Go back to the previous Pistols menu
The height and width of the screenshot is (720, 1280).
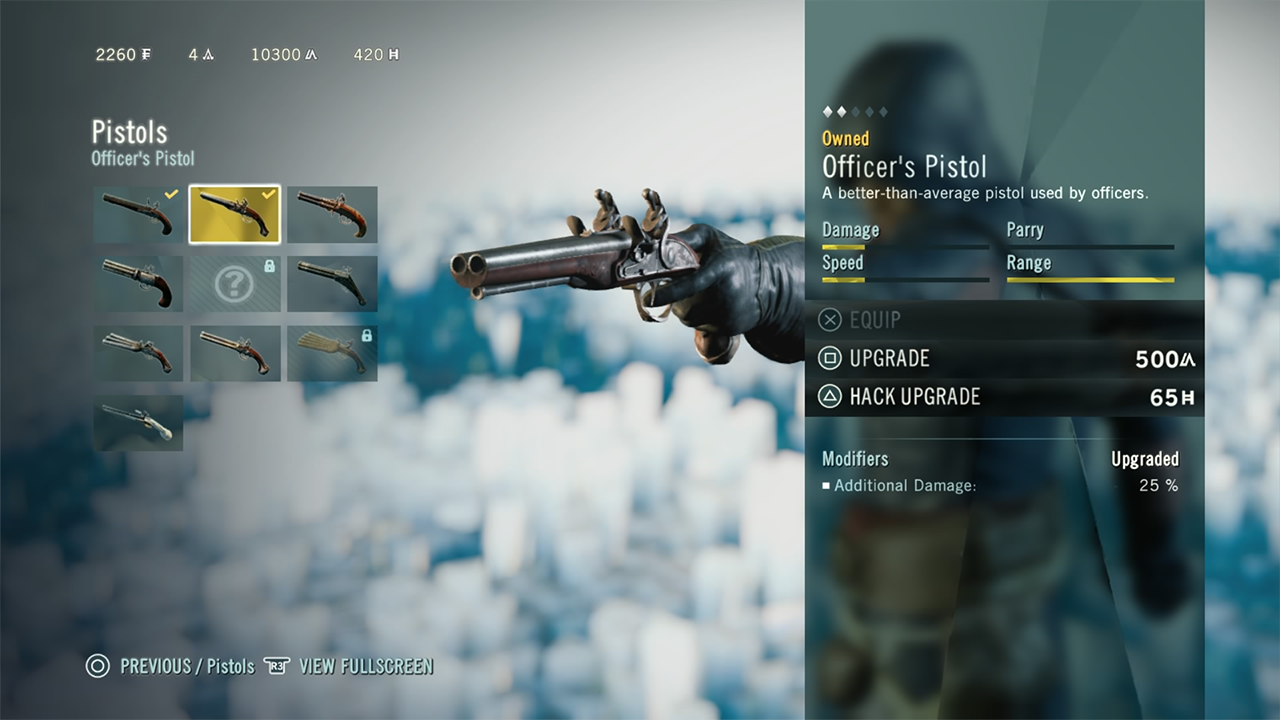point(170,666)
